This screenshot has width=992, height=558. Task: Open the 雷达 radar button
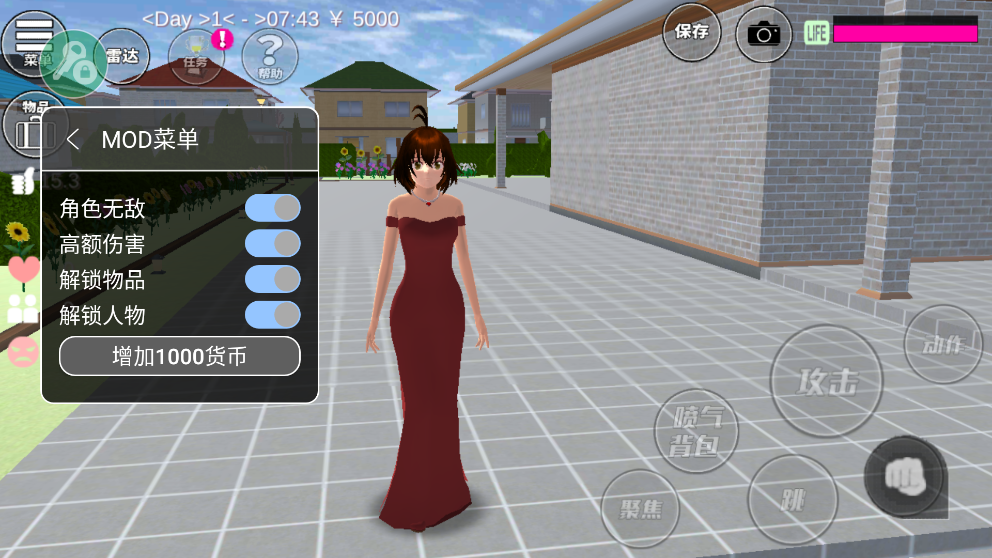coord(122,56)
